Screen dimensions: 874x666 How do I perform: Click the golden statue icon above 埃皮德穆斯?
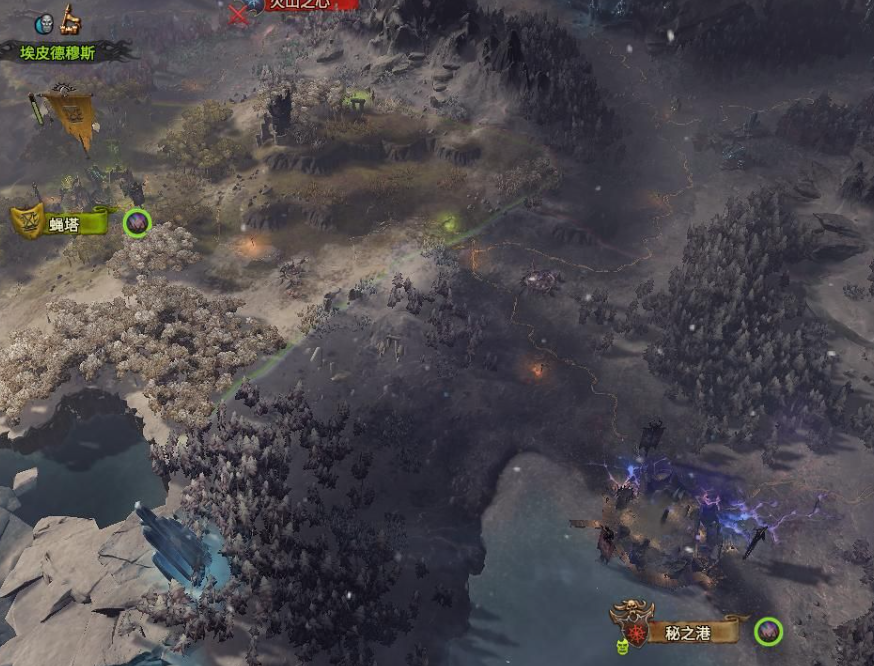(71, 19)
